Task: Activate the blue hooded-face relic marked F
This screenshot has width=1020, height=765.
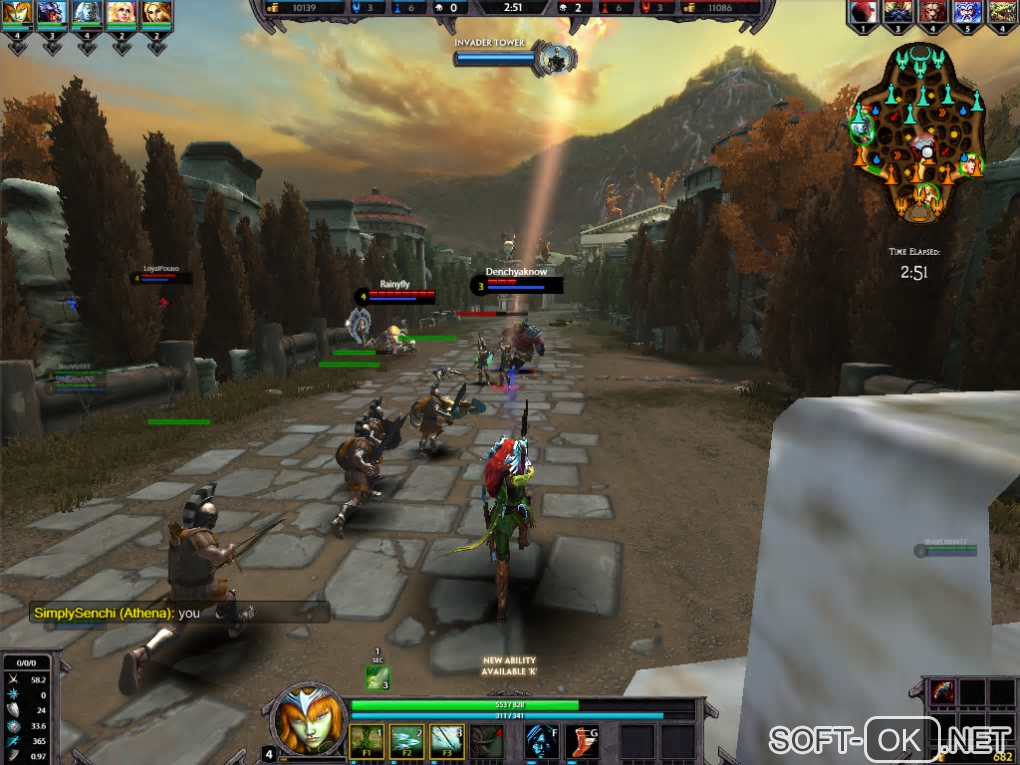Action: tap(542, 740)
